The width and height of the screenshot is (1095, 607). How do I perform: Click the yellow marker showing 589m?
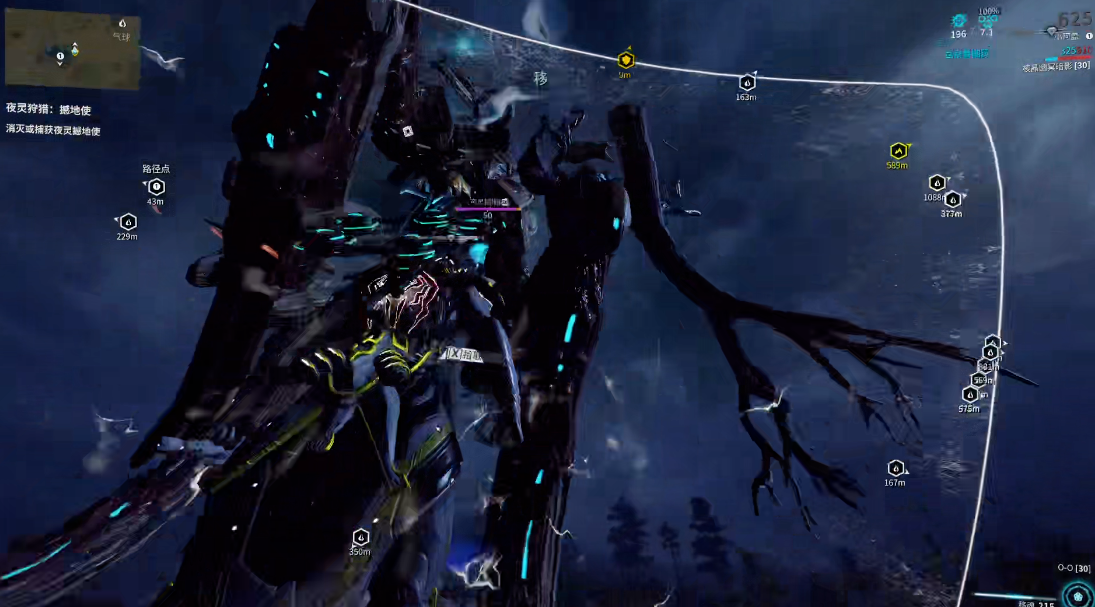[897, 151]
